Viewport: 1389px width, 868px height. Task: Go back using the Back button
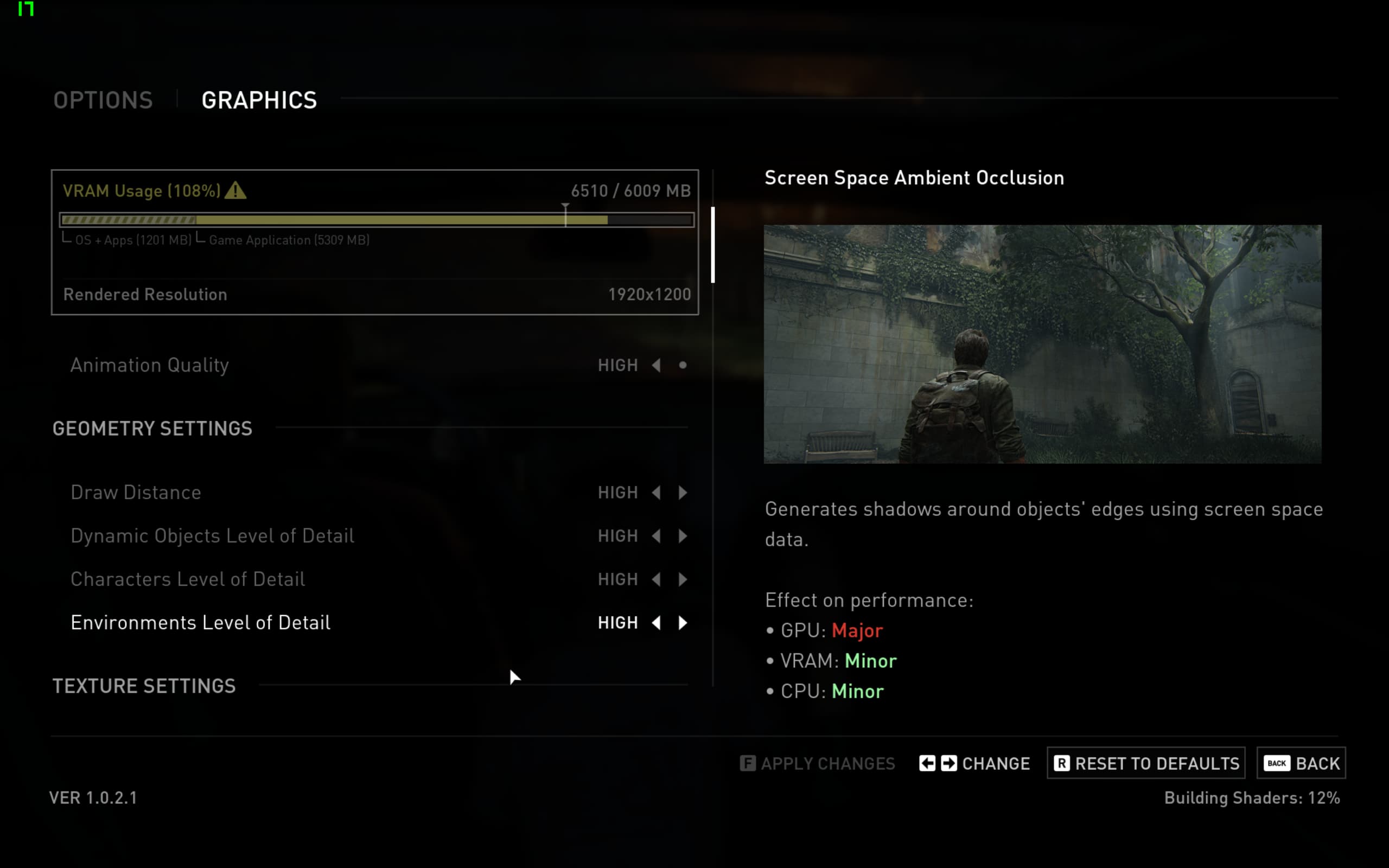[x=1301, y=763]
